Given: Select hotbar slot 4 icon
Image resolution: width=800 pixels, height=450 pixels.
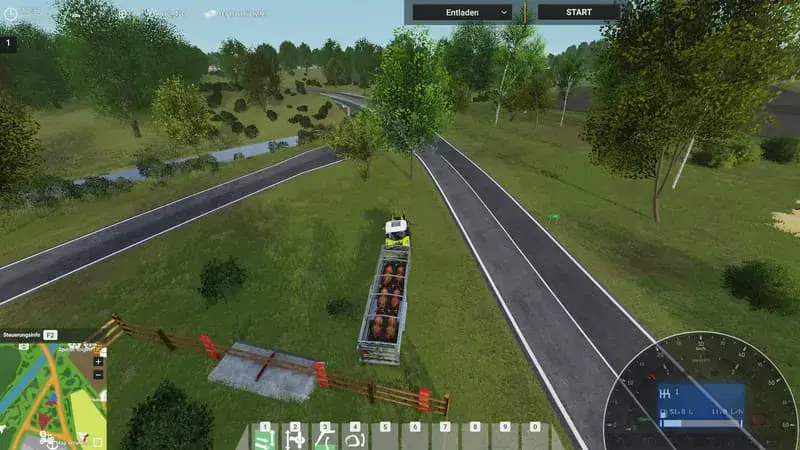Looking at the screenshot, I should click(355, 438).
